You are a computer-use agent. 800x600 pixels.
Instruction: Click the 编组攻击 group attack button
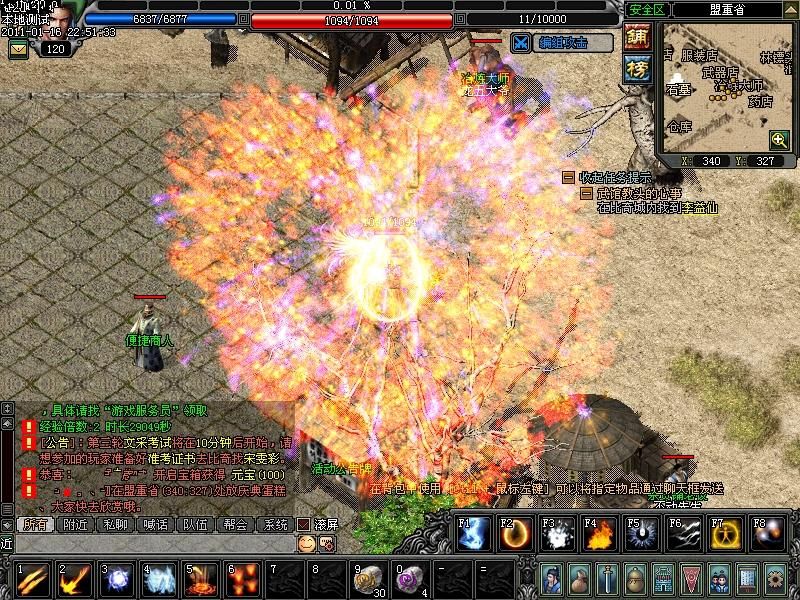[x=561, y=42]
